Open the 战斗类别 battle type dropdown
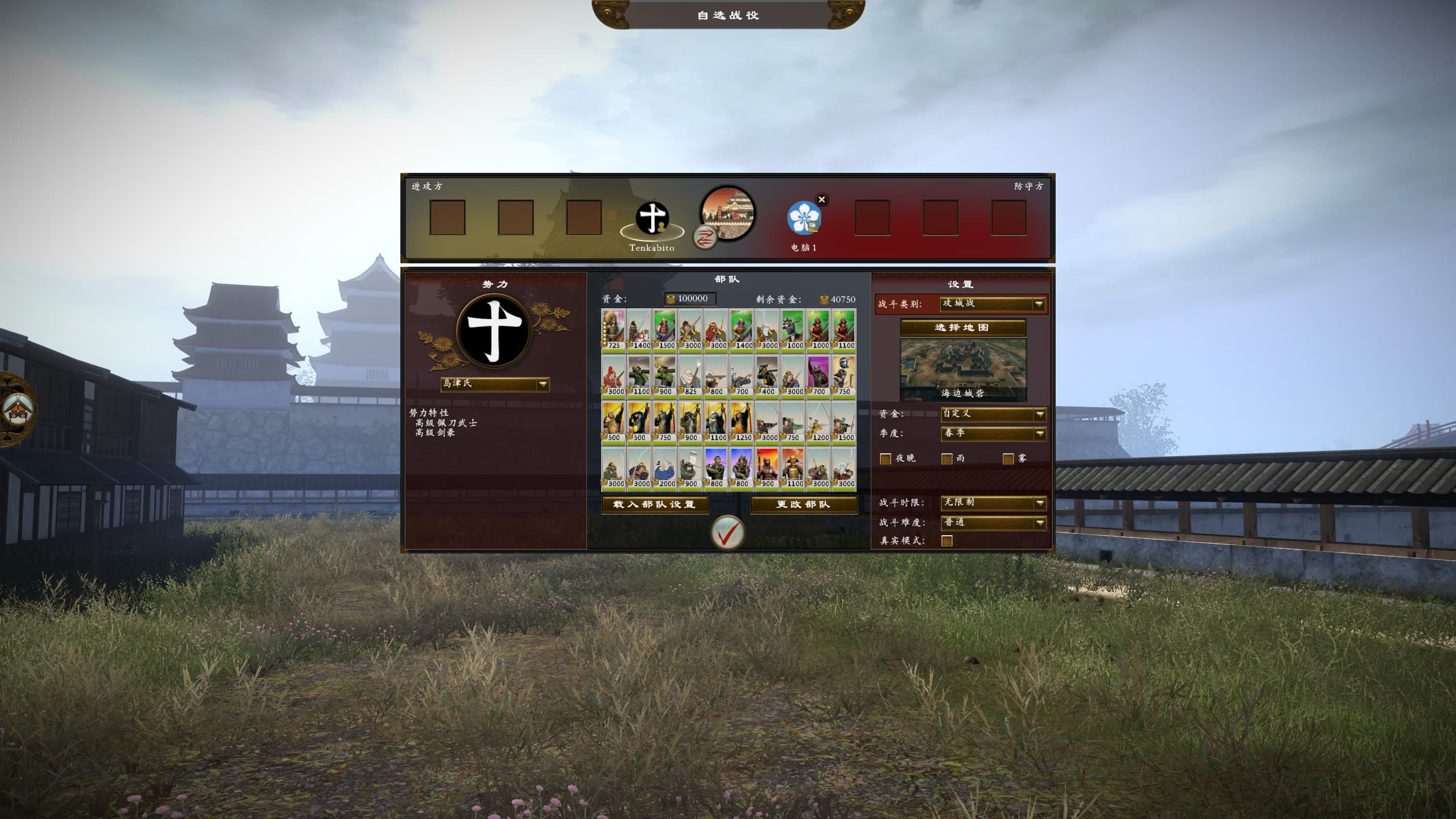The width and height of the screenshot is (1456, 819). click(x=992, y=304)
